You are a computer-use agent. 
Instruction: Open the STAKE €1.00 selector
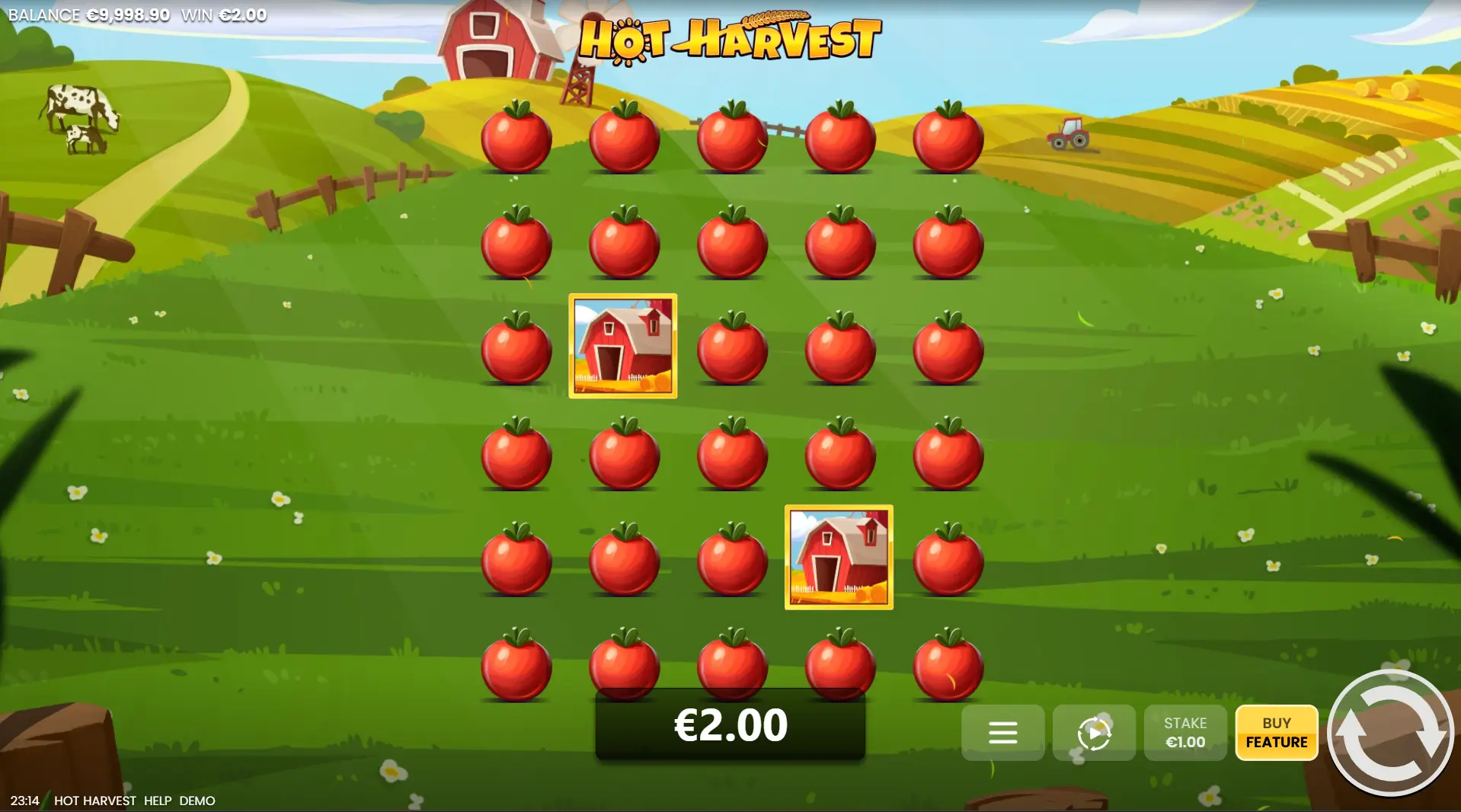pos(1185,733)
